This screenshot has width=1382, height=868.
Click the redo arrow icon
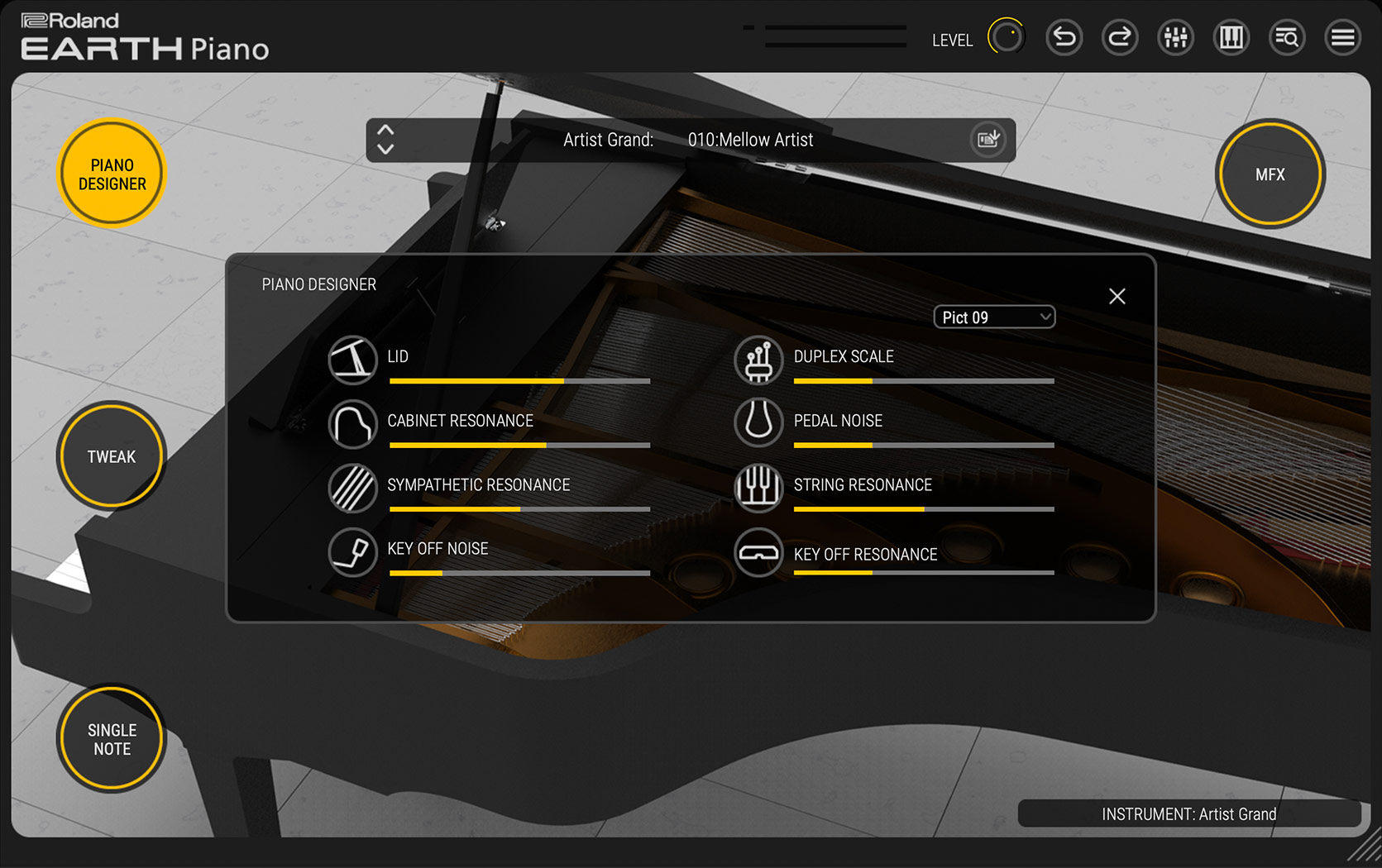1120,38
